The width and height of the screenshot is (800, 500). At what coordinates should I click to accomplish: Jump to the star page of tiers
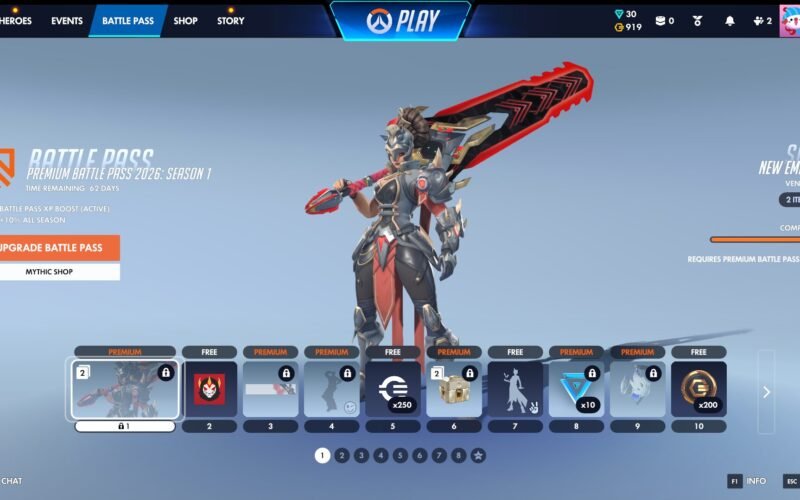point(478,455)
